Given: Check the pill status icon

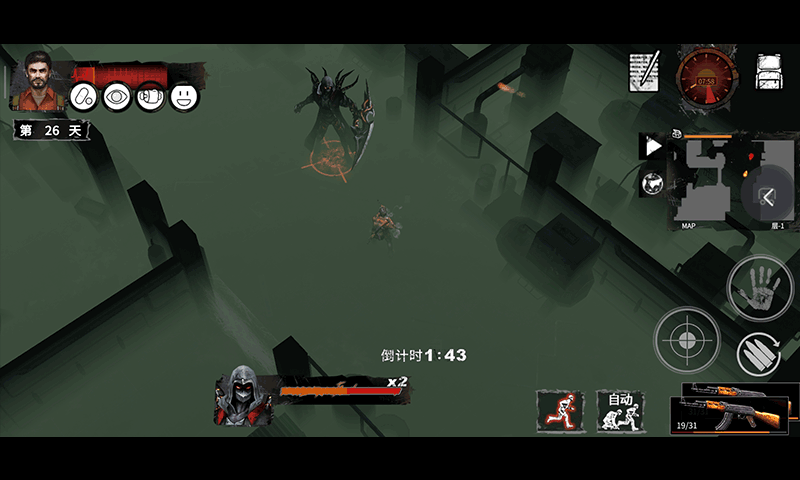Looking at the screenshot, I should [x=84, y=97].
